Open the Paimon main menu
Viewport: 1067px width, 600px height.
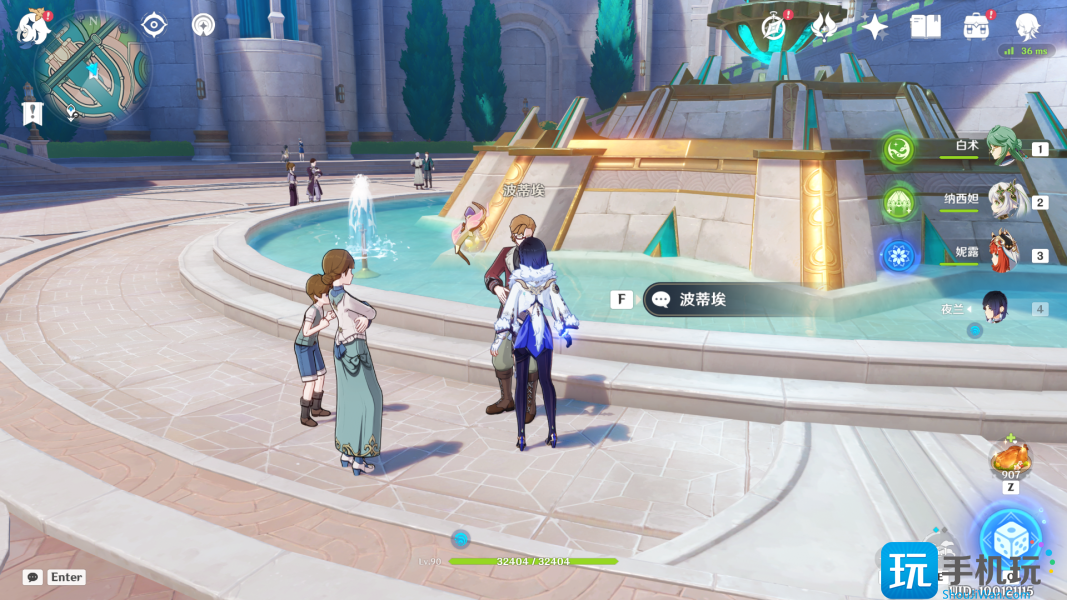pyautogui.click(x=33, y=27)
